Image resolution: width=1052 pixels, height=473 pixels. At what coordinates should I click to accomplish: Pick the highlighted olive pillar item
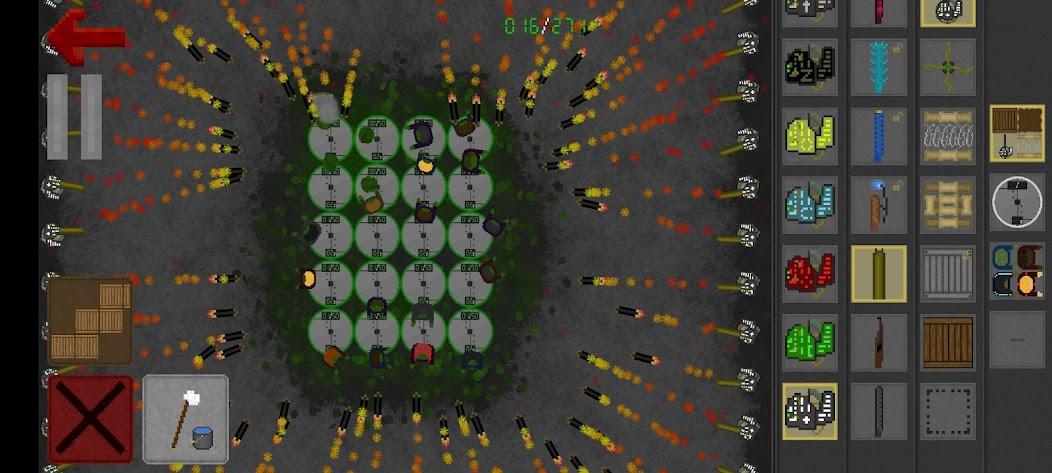coord(879,273)
